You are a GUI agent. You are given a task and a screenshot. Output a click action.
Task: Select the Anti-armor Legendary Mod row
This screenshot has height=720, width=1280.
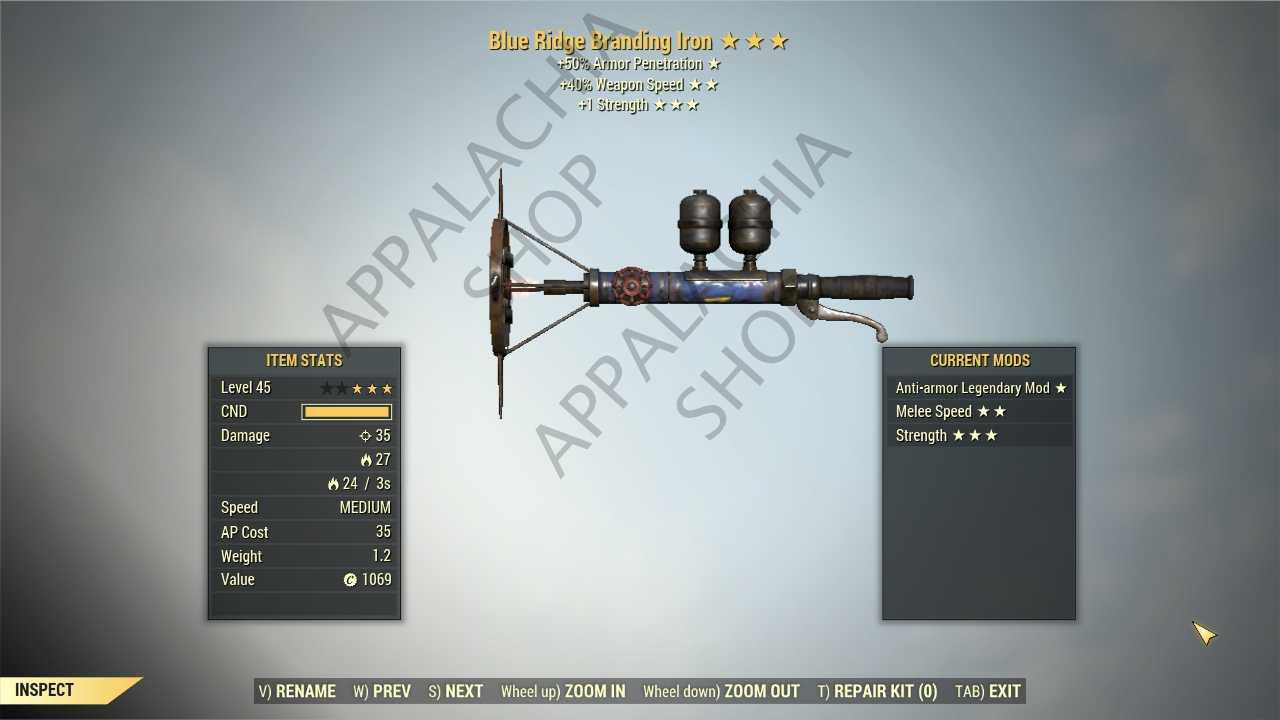(x=979, y=388)
